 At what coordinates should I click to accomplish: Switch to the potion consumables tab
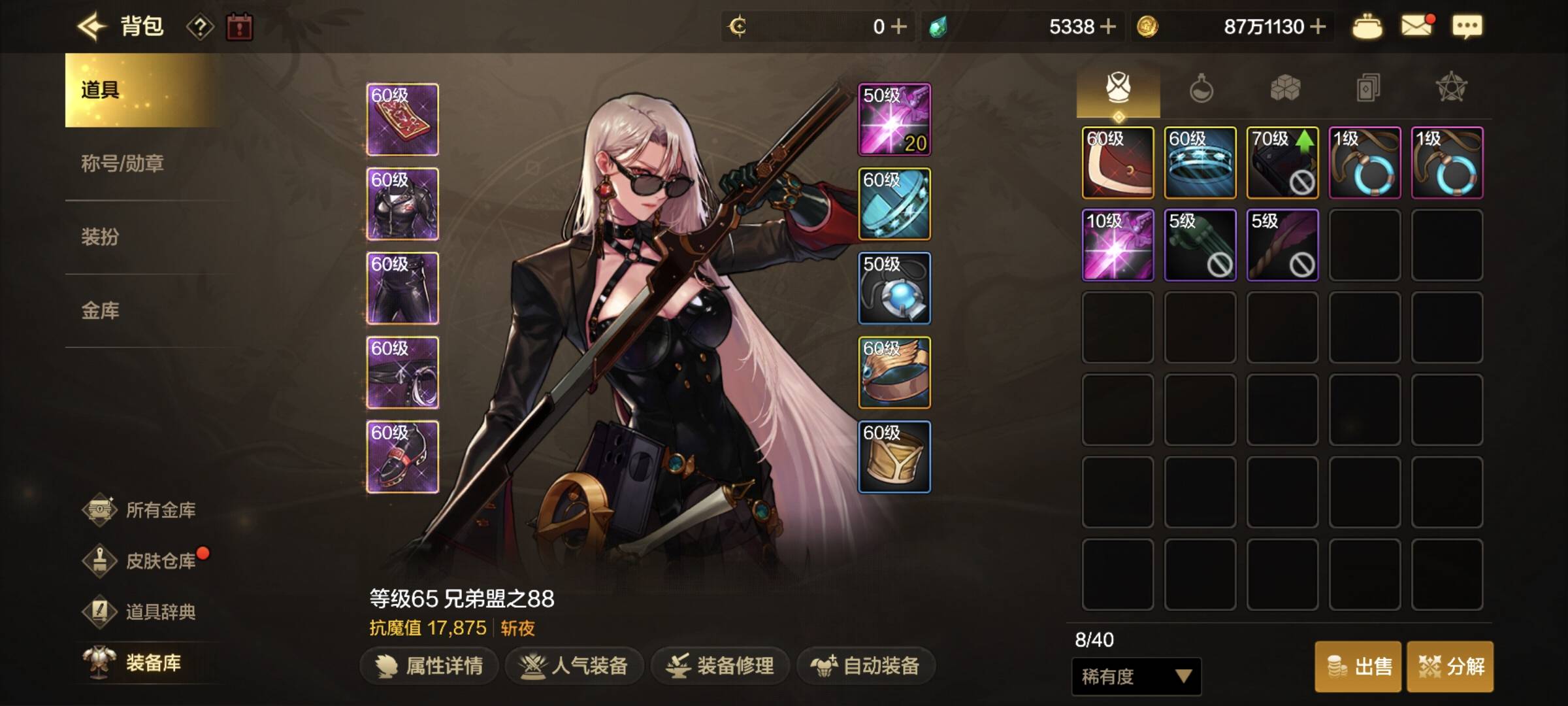(1201, 88)
